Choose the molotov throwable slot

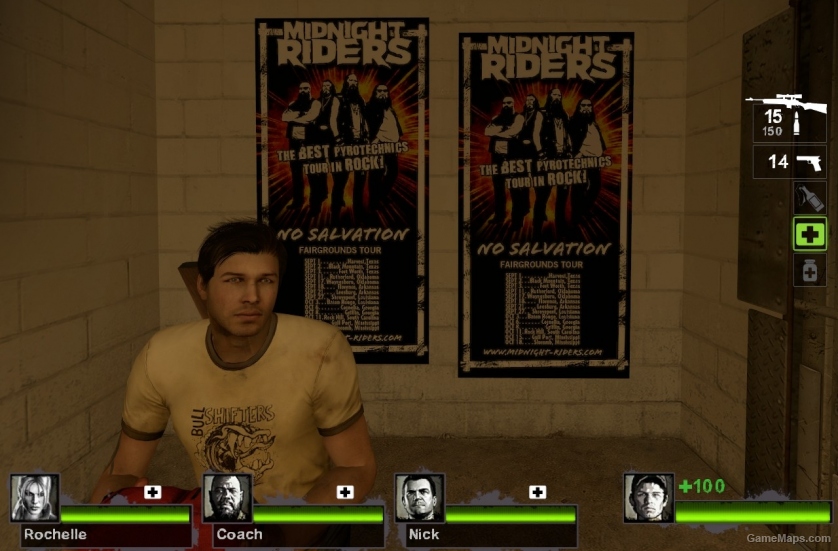click(808, 197)
